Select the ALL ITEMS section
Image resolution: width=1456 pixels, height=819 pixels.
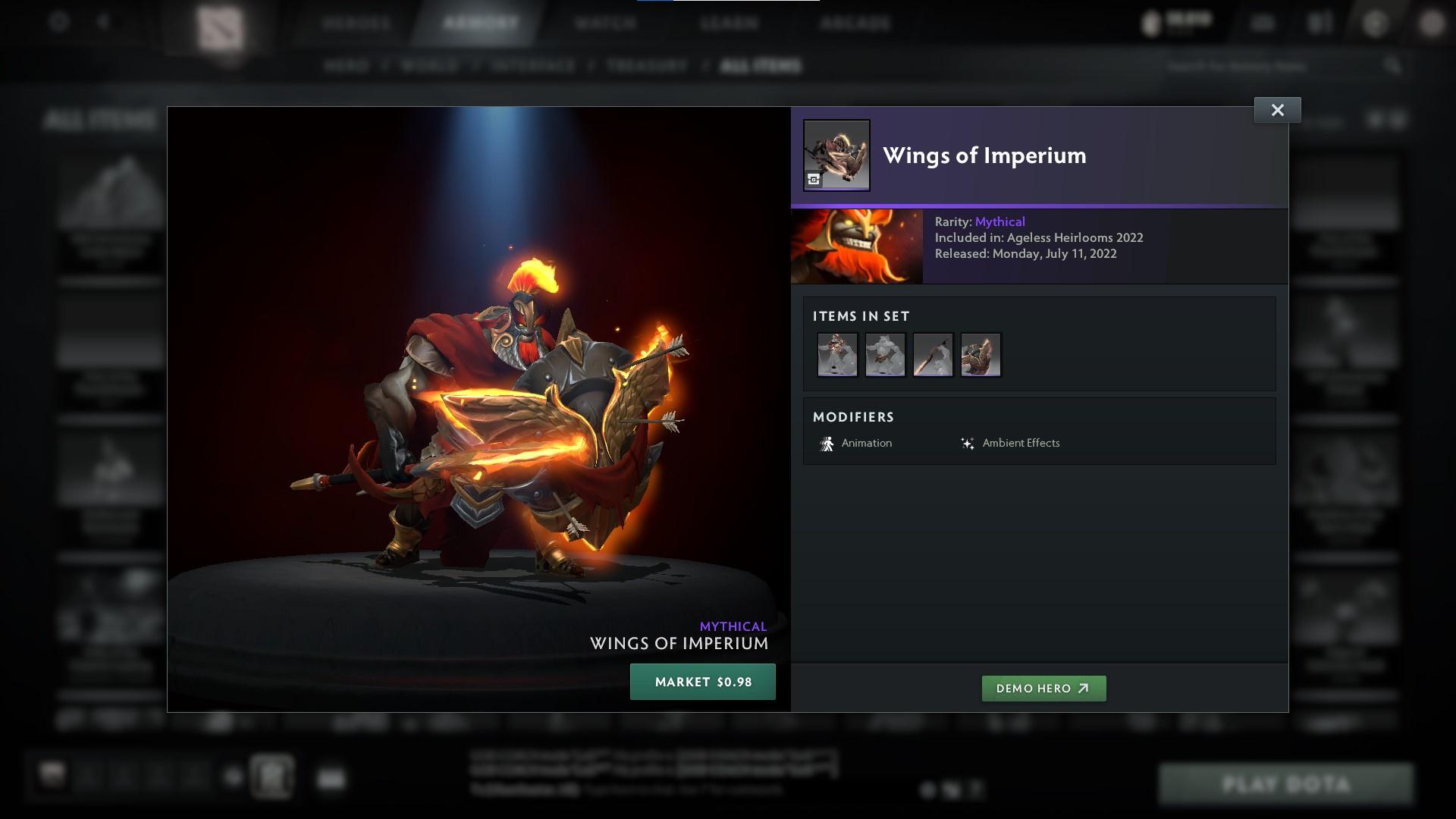click(x=761, y=66)
